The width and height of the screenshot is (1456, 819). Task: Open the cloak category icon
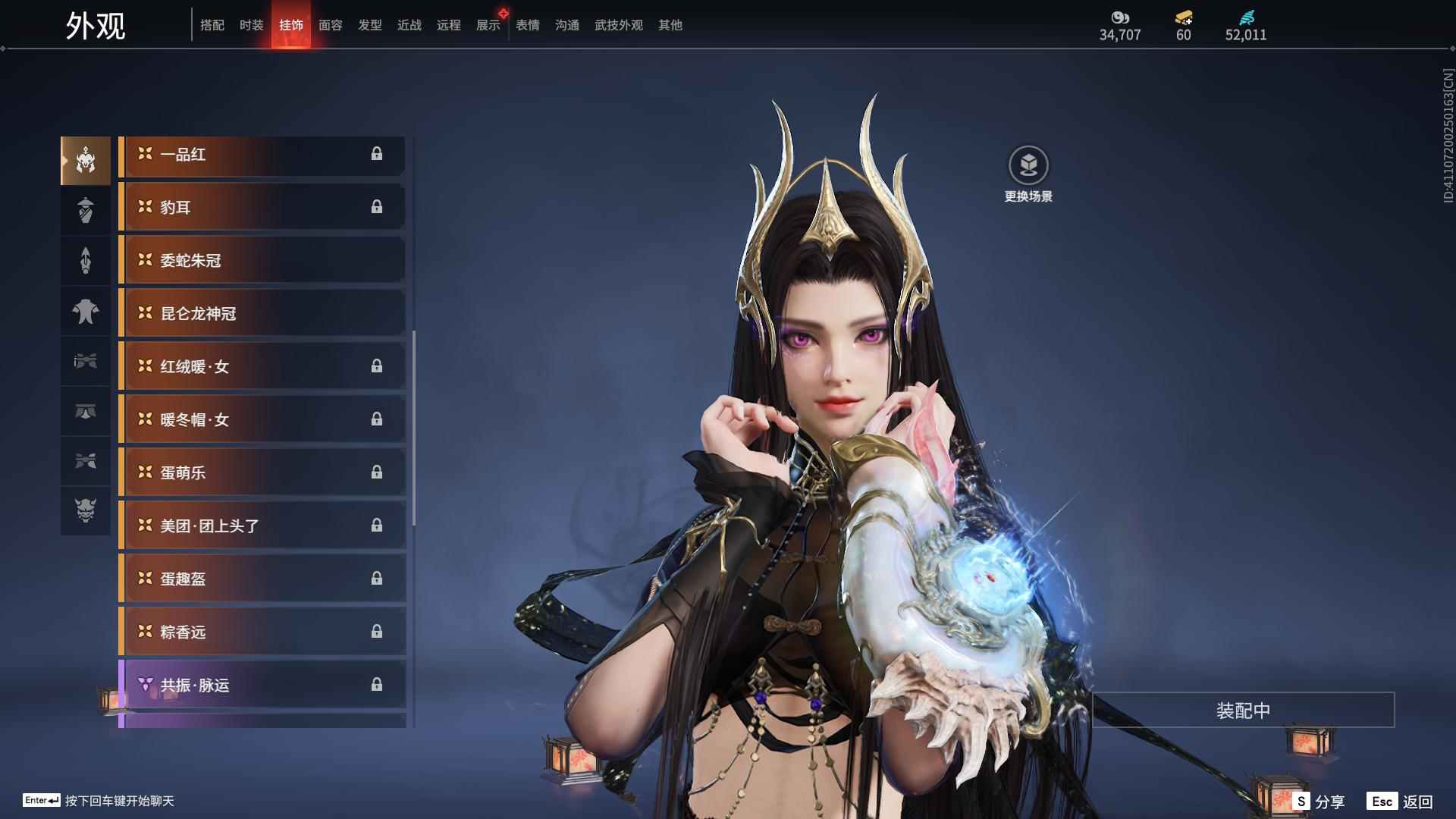(86, 311)
